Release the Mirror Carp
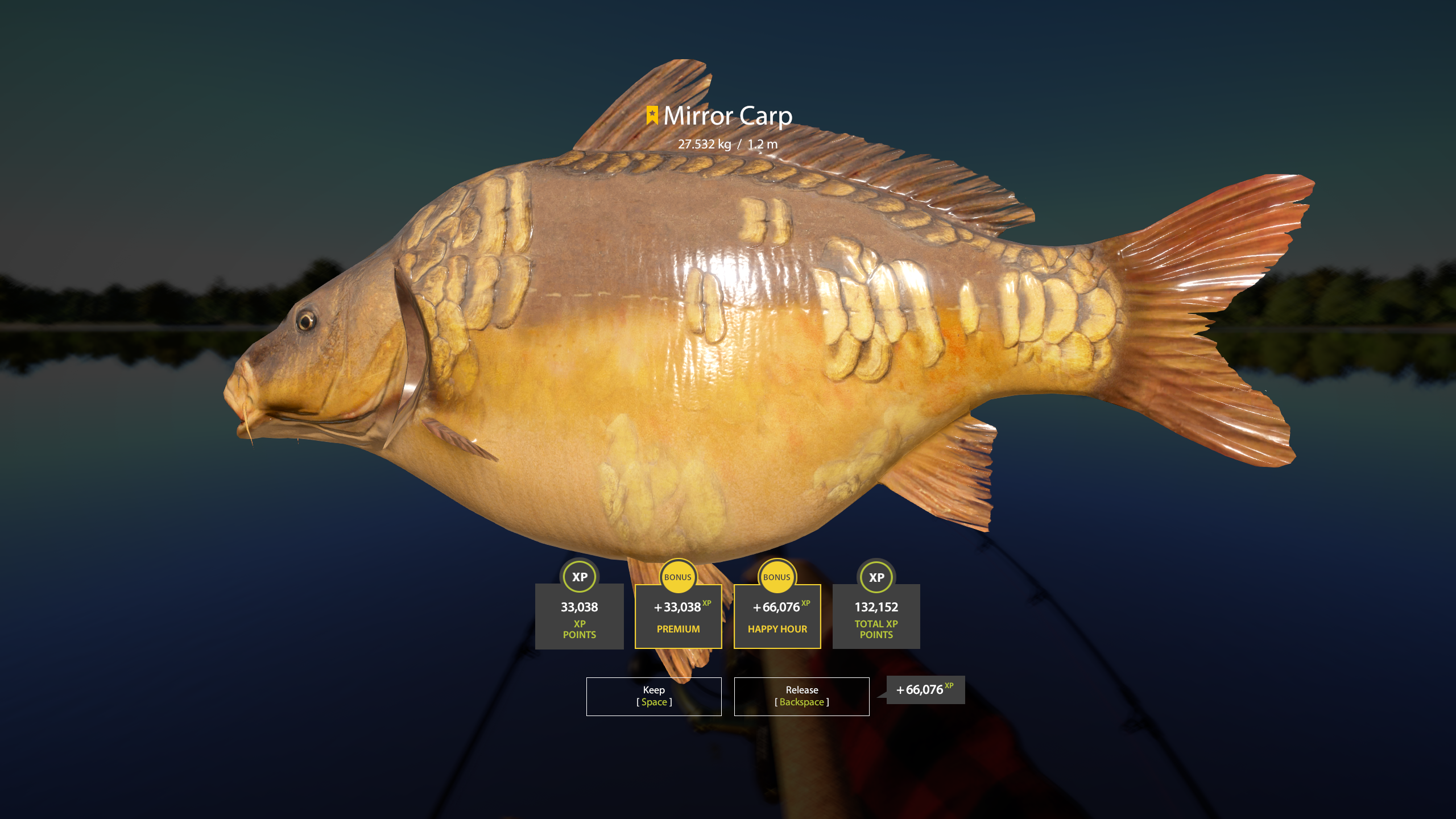 [802, 696]
